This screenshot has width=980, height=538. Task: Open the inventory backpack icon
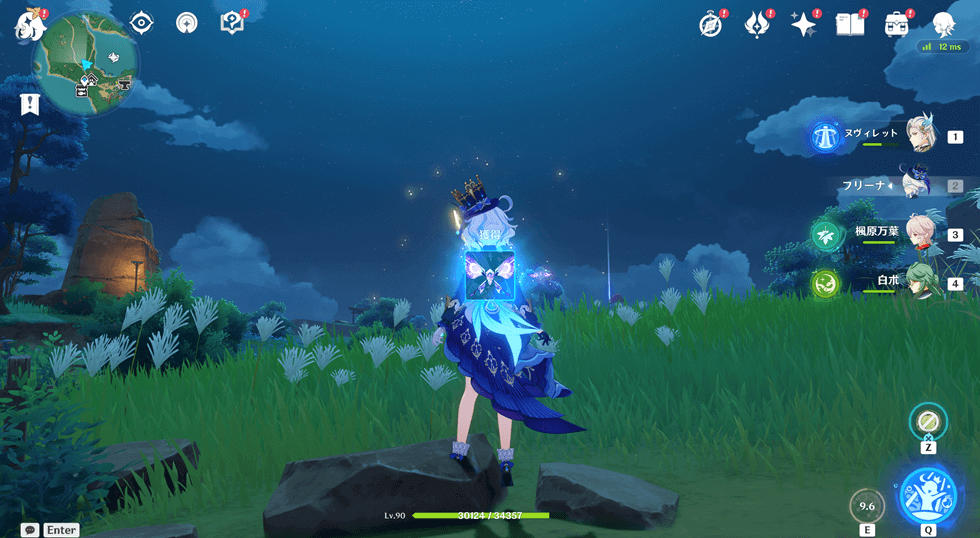(896, 25)
